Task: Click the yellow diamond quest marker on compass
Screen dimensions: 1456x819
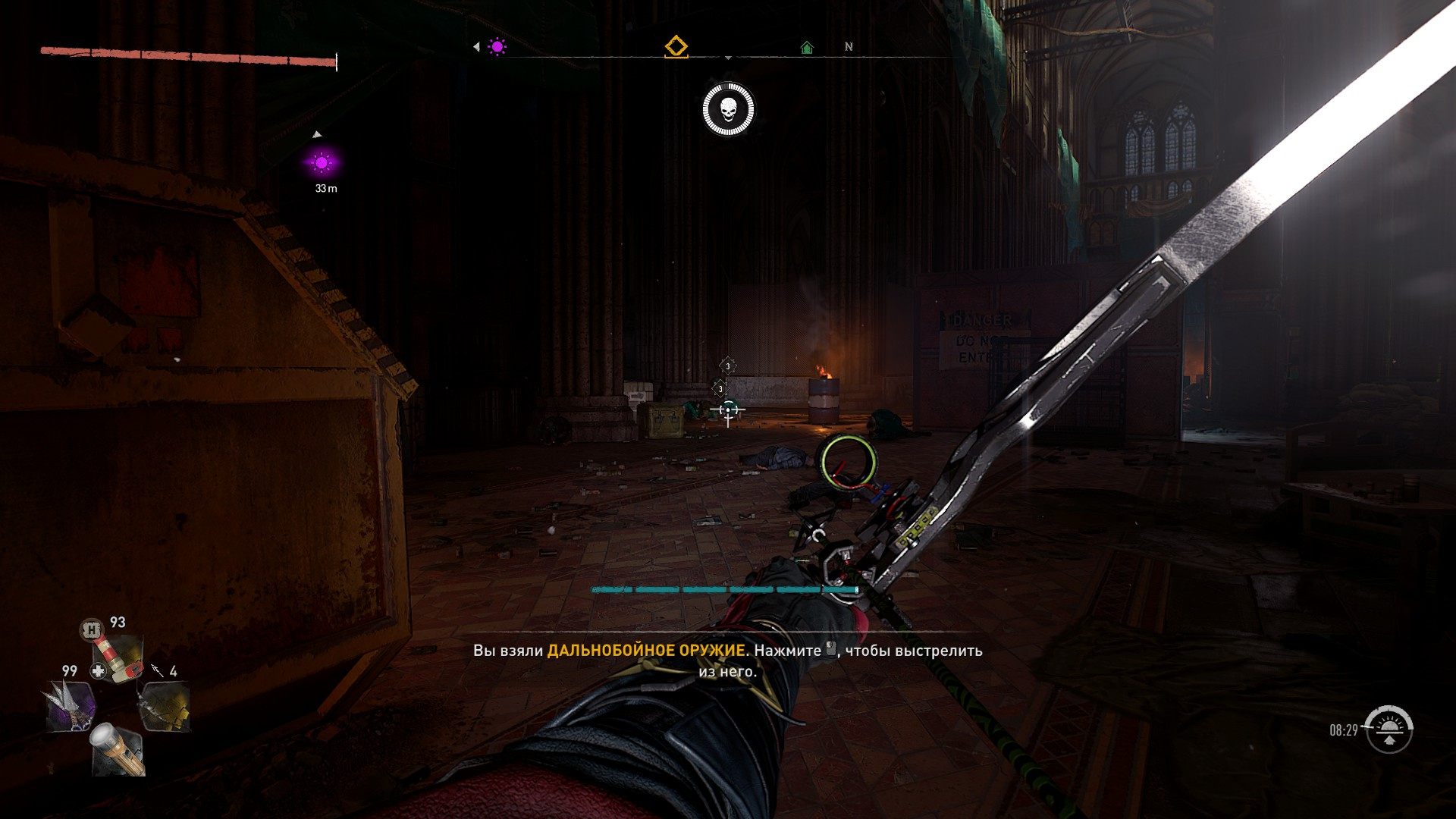Action: [676, 47]
